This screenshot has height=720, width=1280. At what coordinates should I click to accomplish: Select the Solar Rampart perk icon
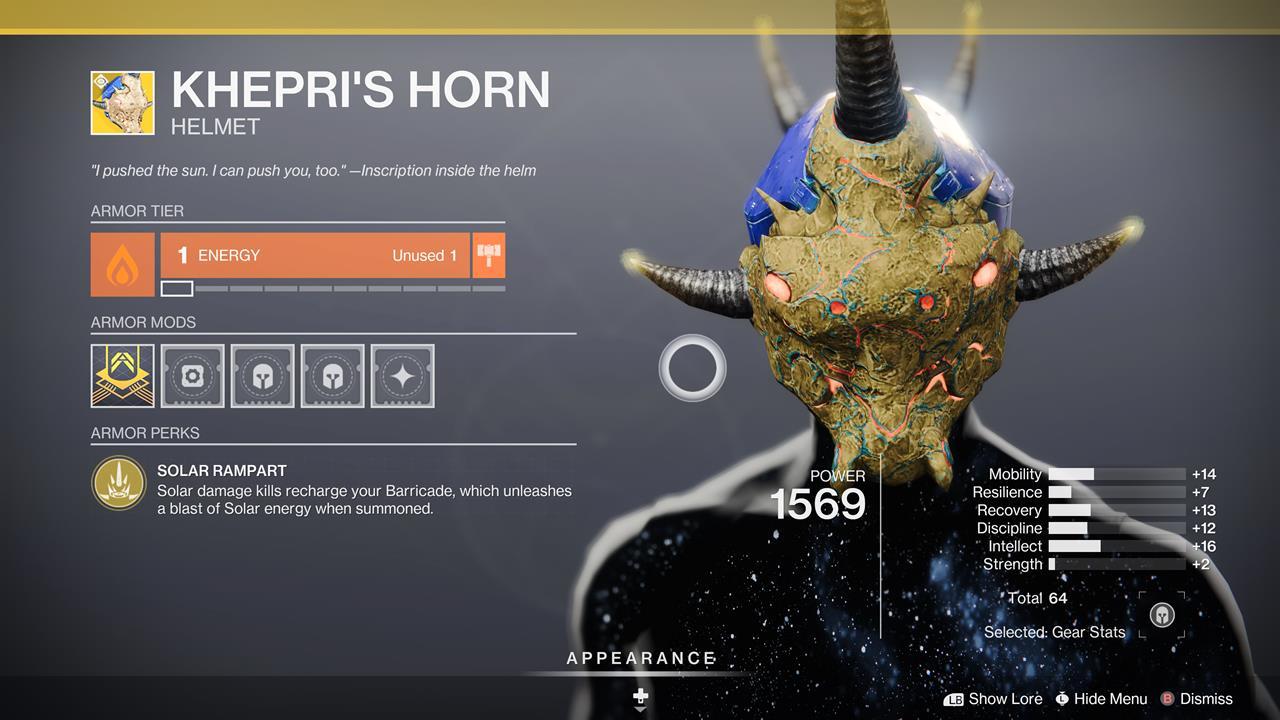(x=119, y=483)
